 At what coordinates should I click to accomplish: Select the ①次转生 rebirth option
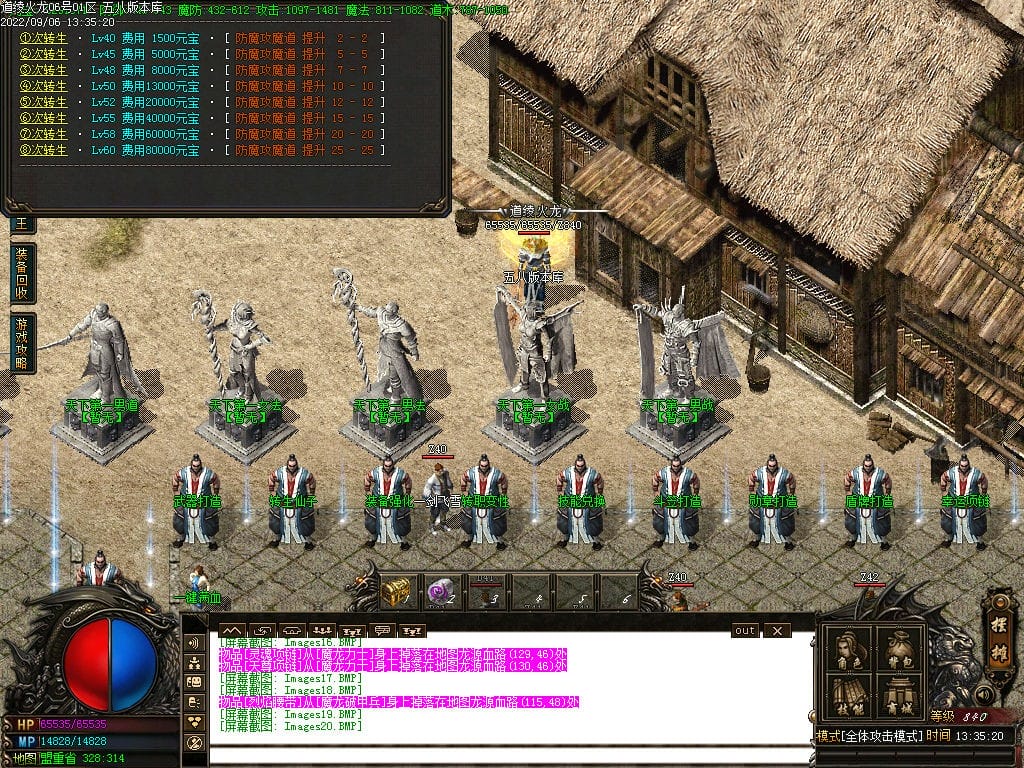(x=43, y=38)
